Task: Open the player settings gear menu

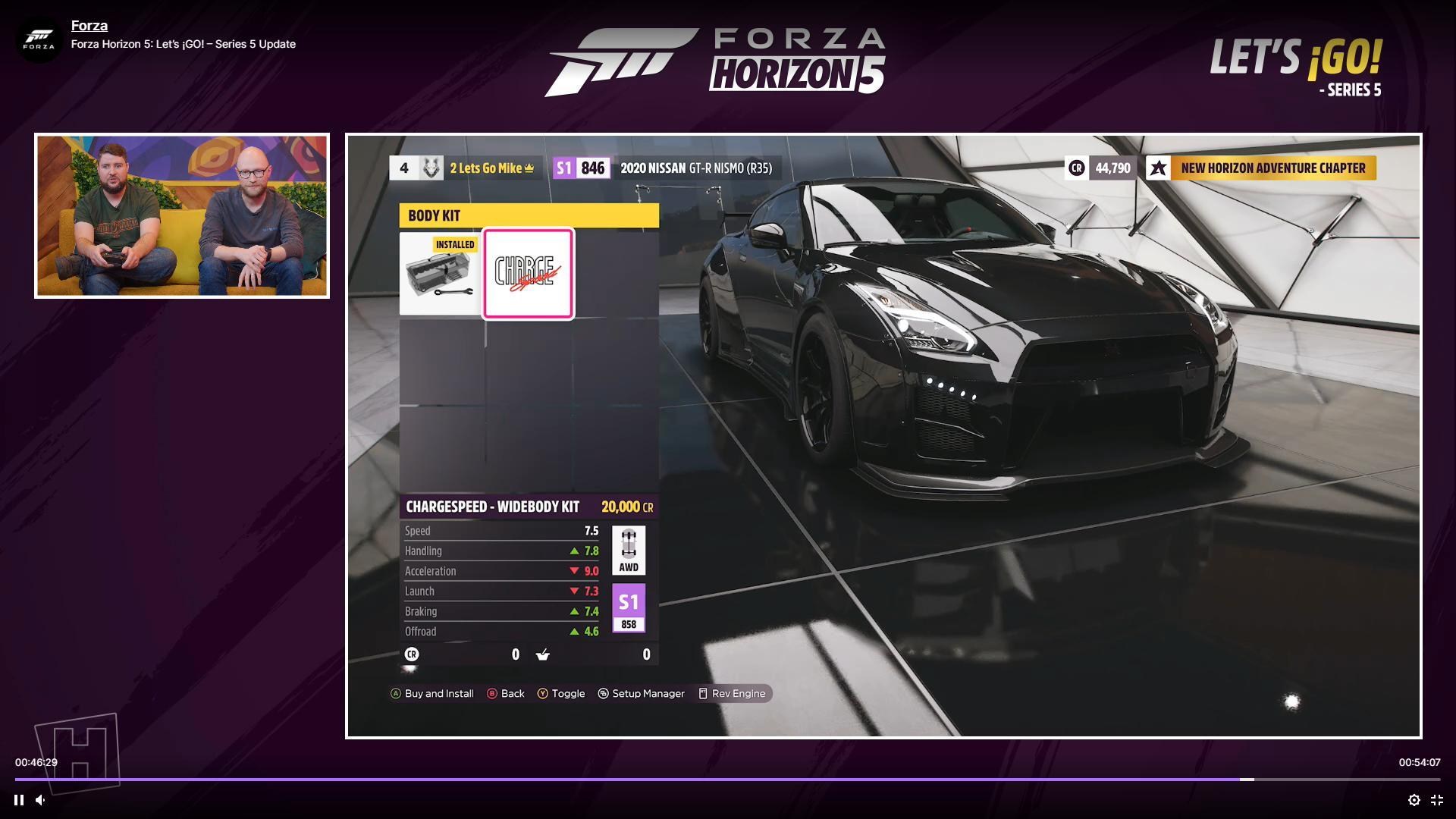Action: tap(1415, 799)
